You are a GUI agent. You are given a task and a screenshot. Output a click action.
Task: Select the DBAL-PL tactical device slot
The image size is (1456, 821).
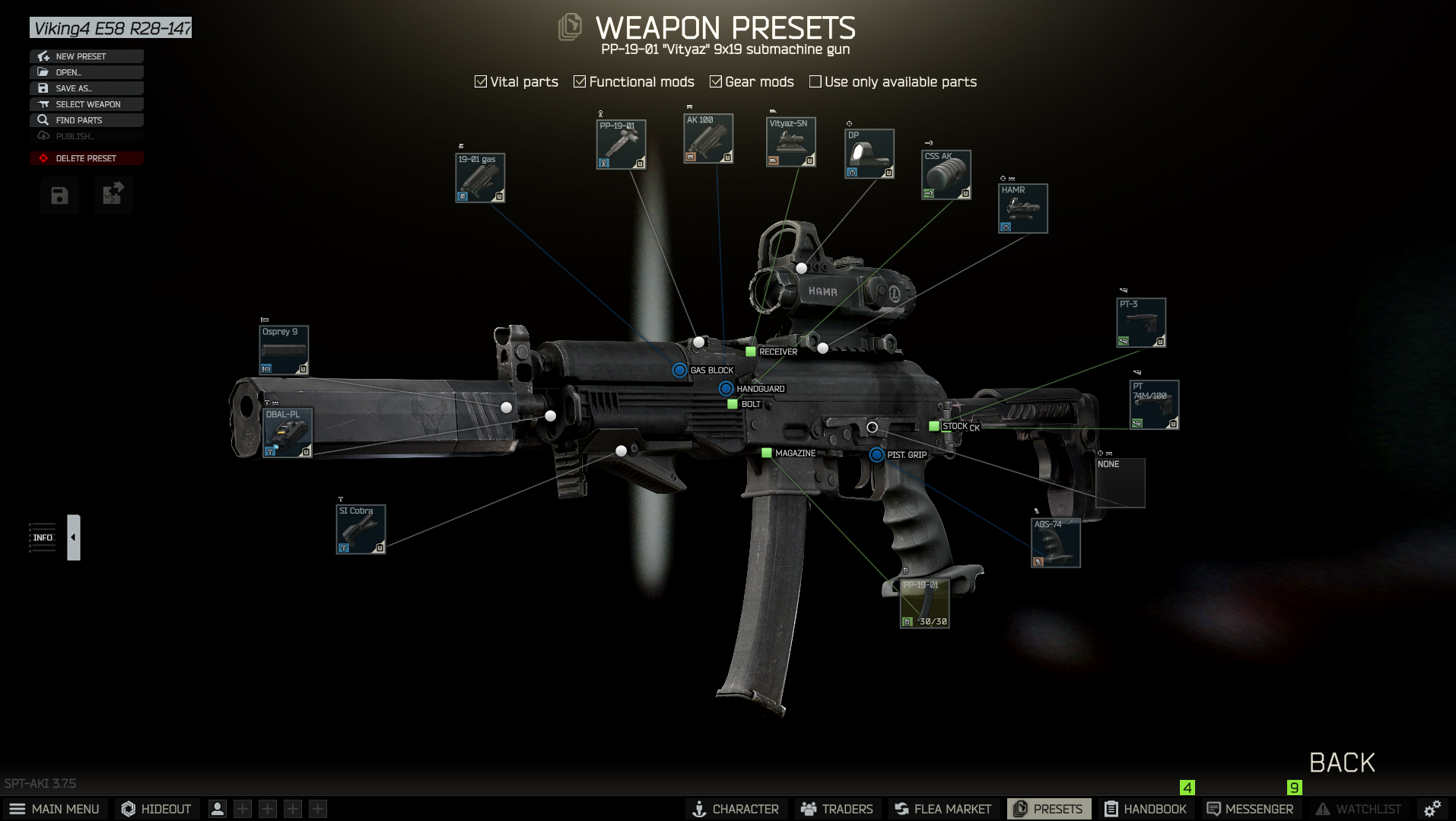click(x=288, y=433)
